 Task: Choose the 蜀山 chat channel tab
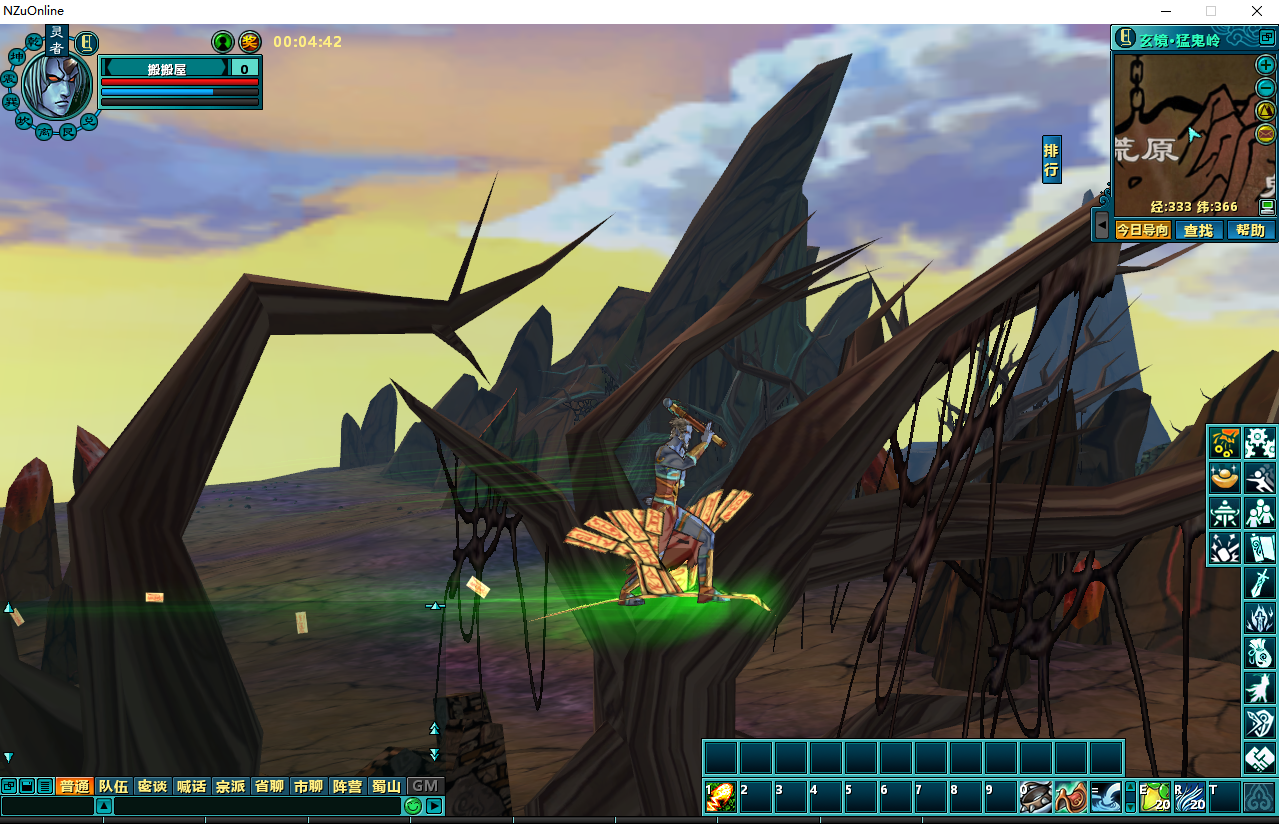tap(387, 786)
